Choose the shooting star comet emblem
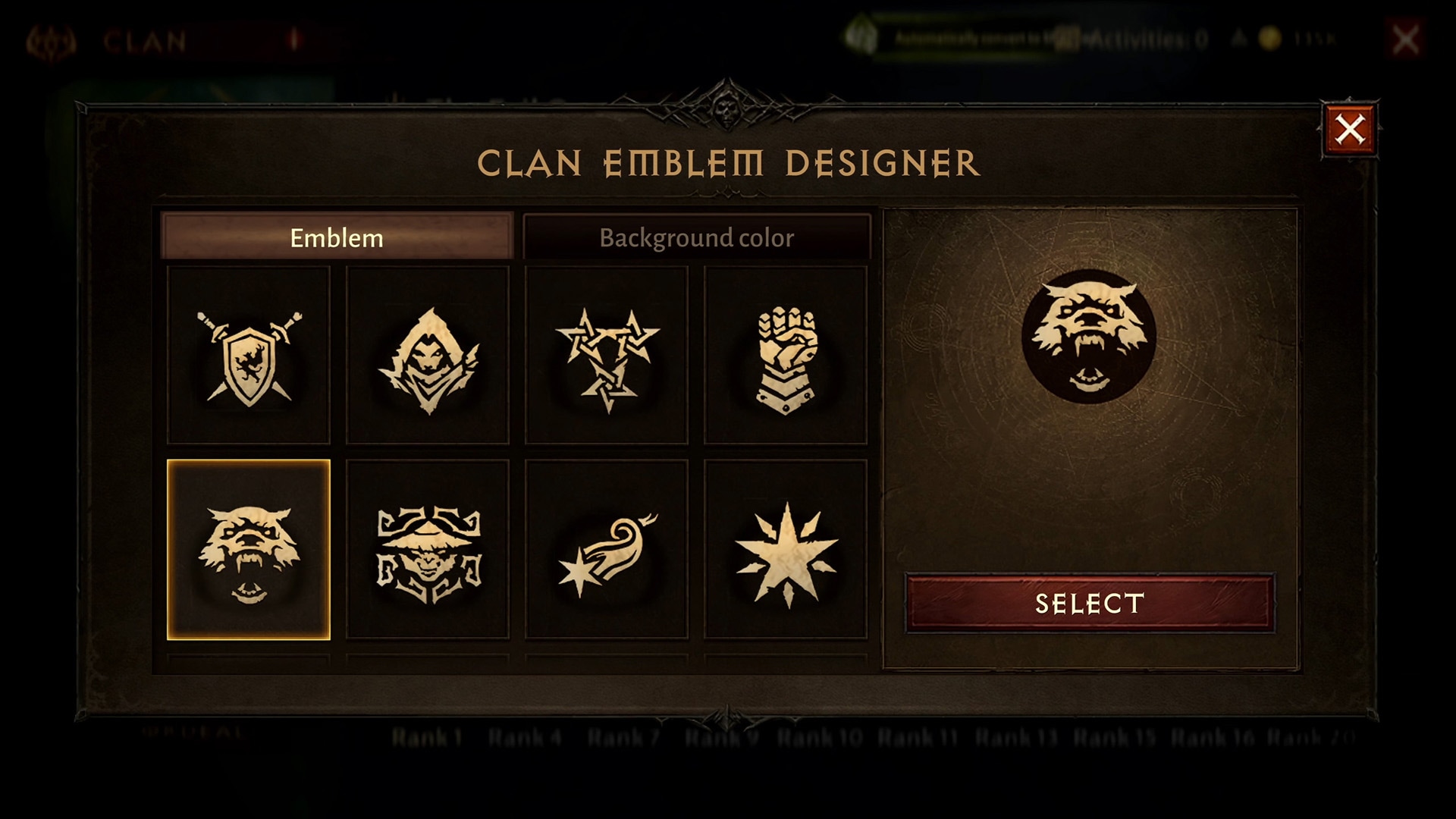The width and height of the screenshot is (1456, 819). (607, 550)
